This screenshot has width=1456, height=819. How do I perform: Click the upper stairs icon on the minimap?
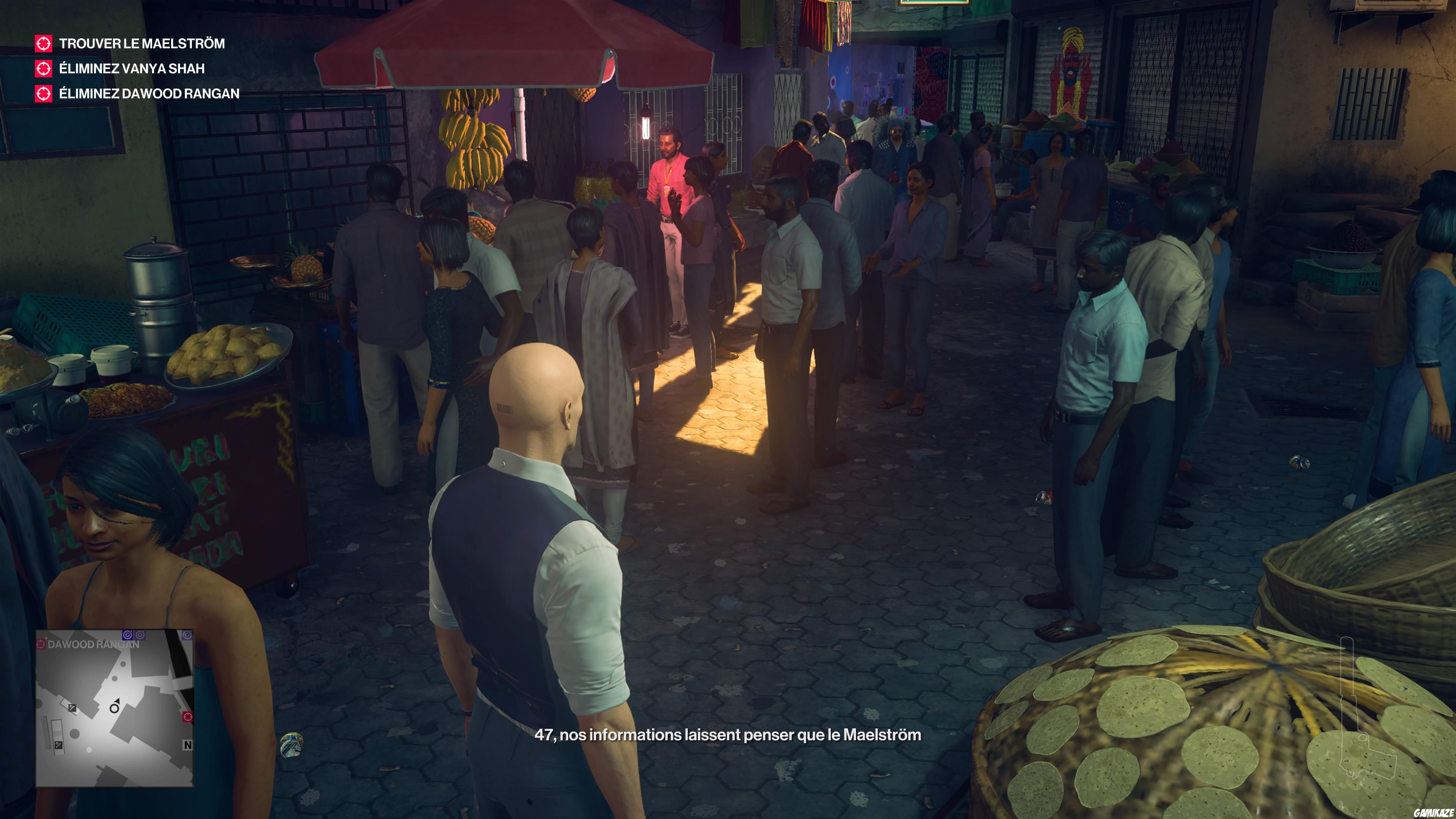coord(72,709)
